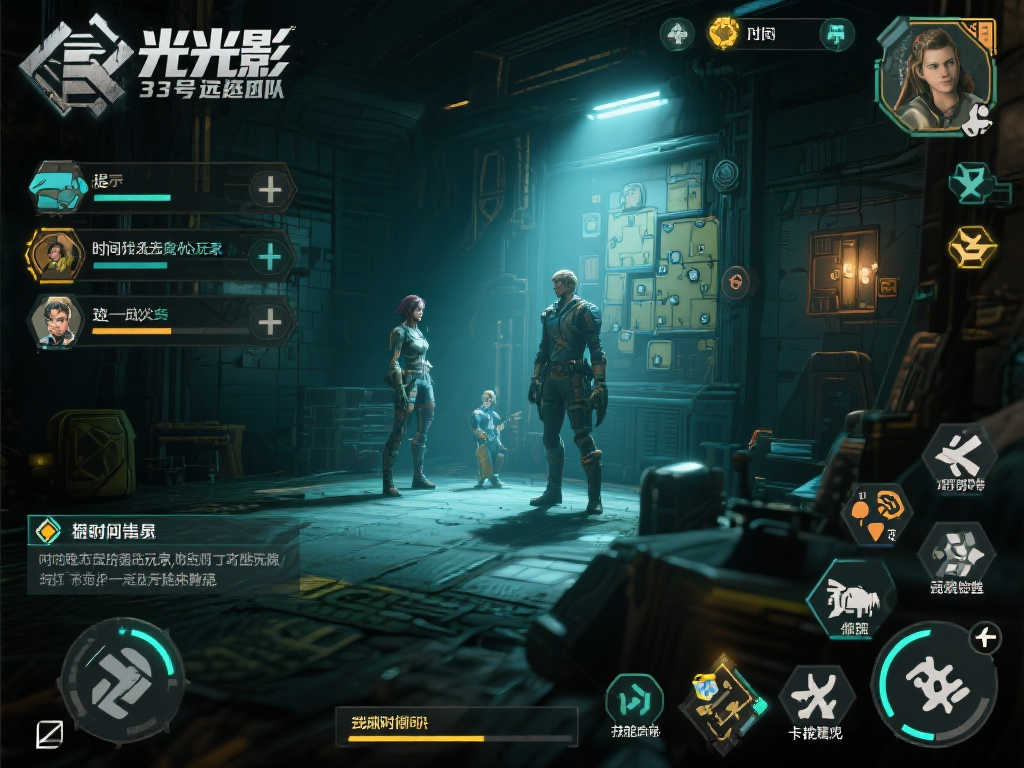
Task: Click the plus button on the orange-bar party row
Action: (x=270, y=322)
